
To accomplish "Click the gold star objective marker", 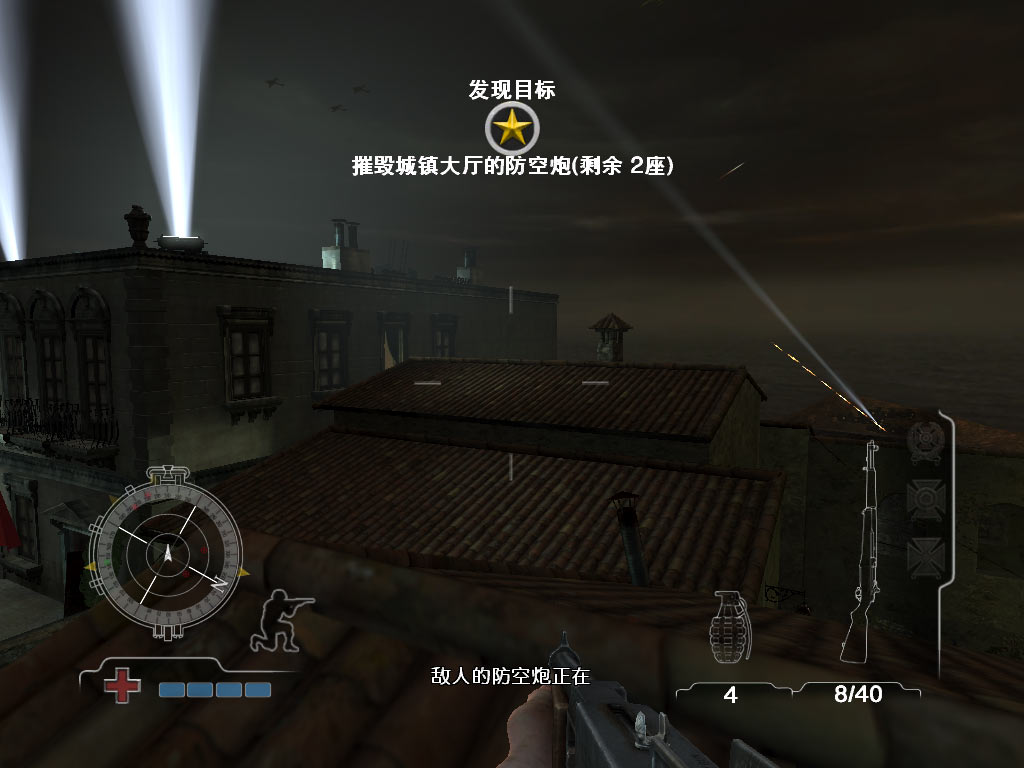I will [x=512, y=128].
